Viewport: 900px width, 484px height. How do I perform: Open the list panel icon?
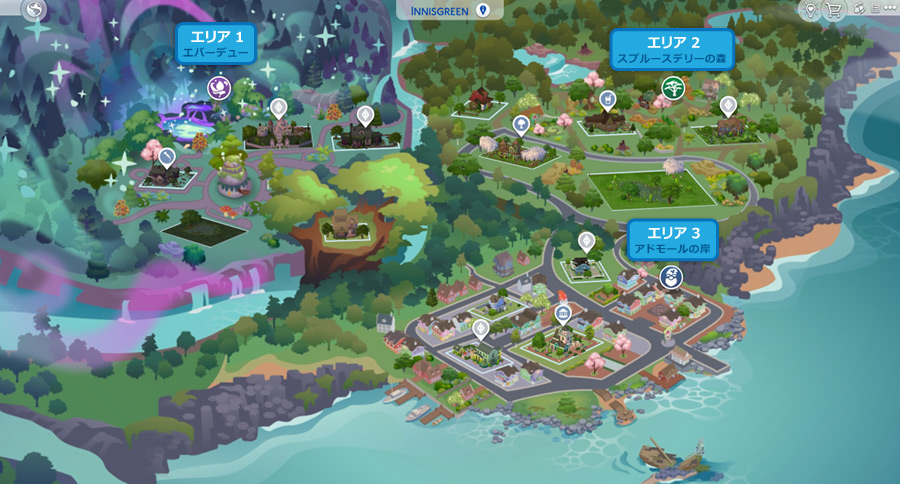click(x=873, y=10)
